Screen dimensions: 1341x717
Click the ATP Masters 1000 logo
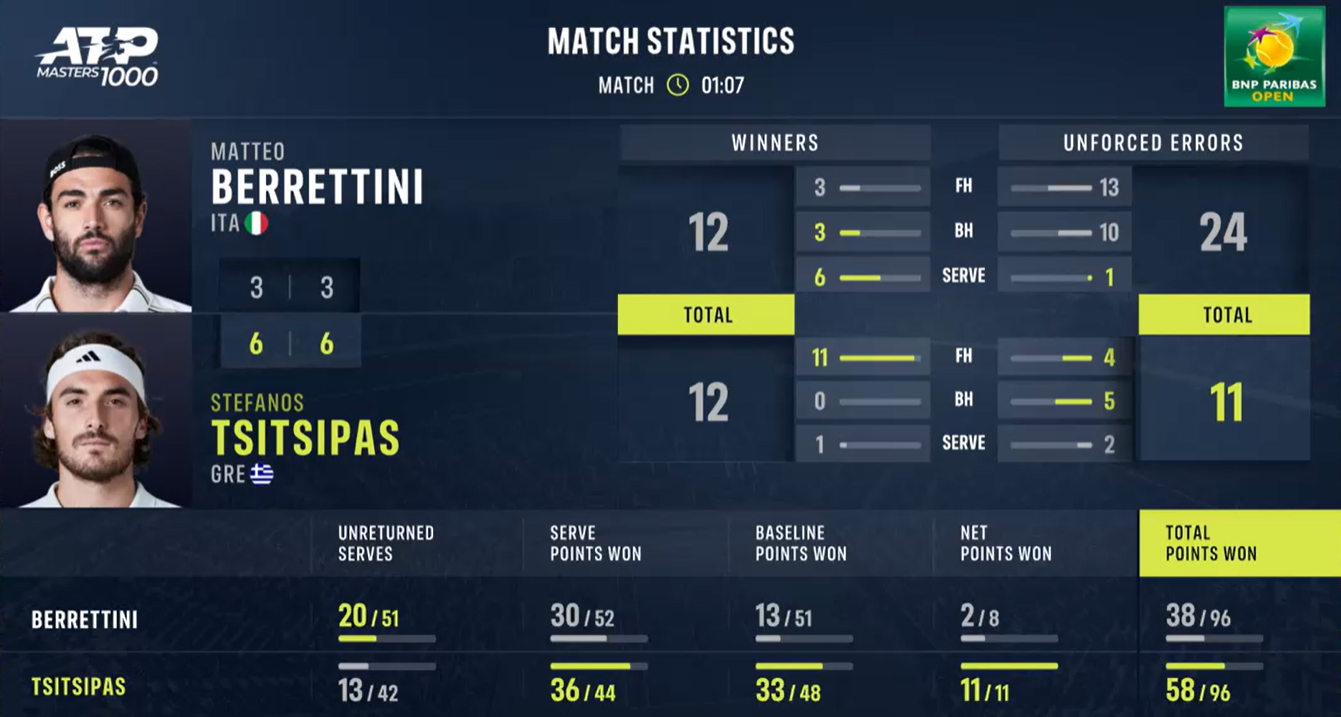click(98, 57)
